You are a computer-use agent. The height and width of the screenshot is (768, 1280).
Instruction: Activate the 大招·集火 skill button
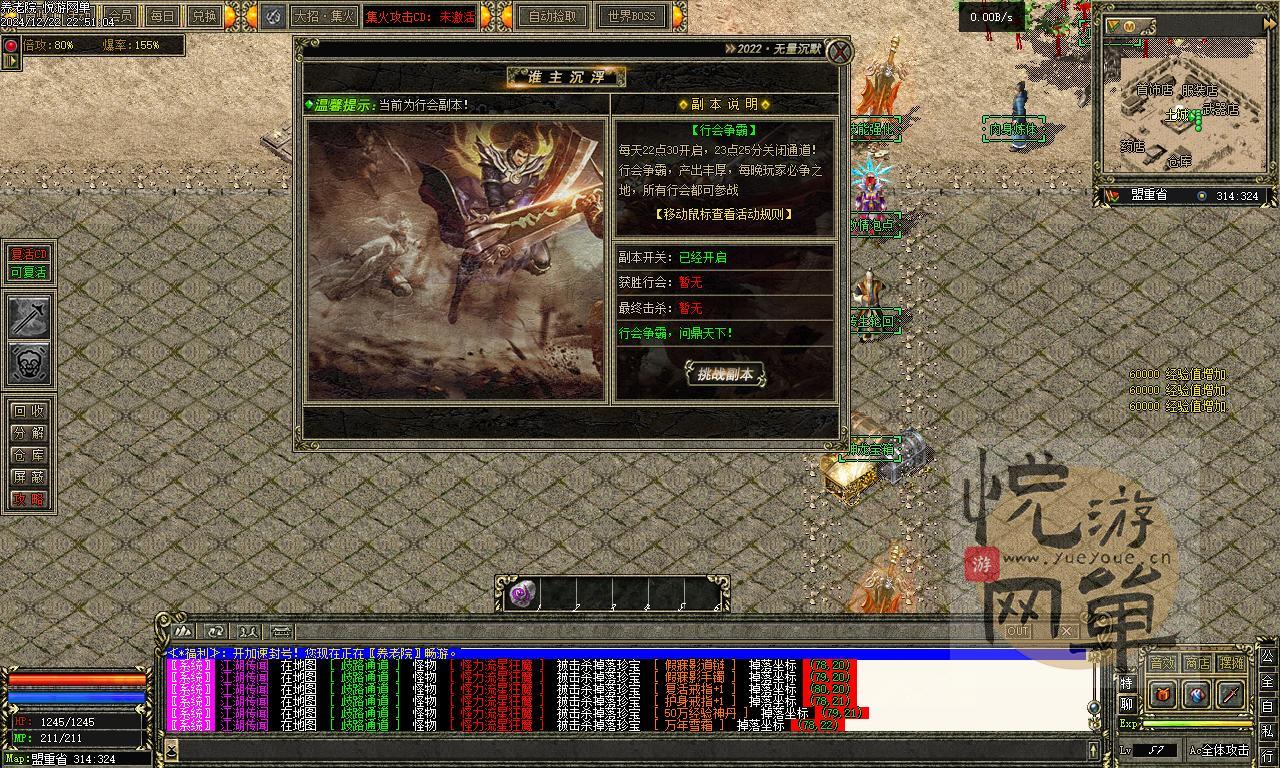(x=324, y=16)
